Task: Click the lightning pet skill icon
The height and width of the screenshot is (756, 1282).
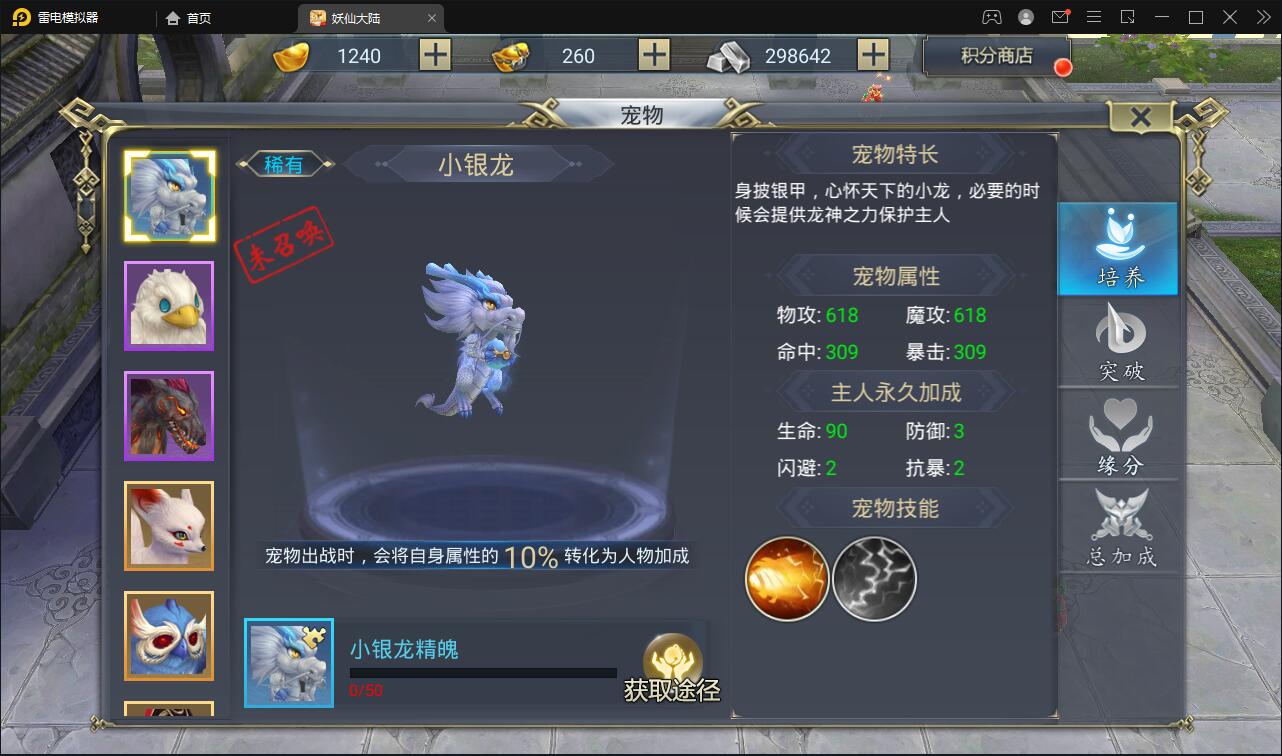Action: [x=873, y=577]
